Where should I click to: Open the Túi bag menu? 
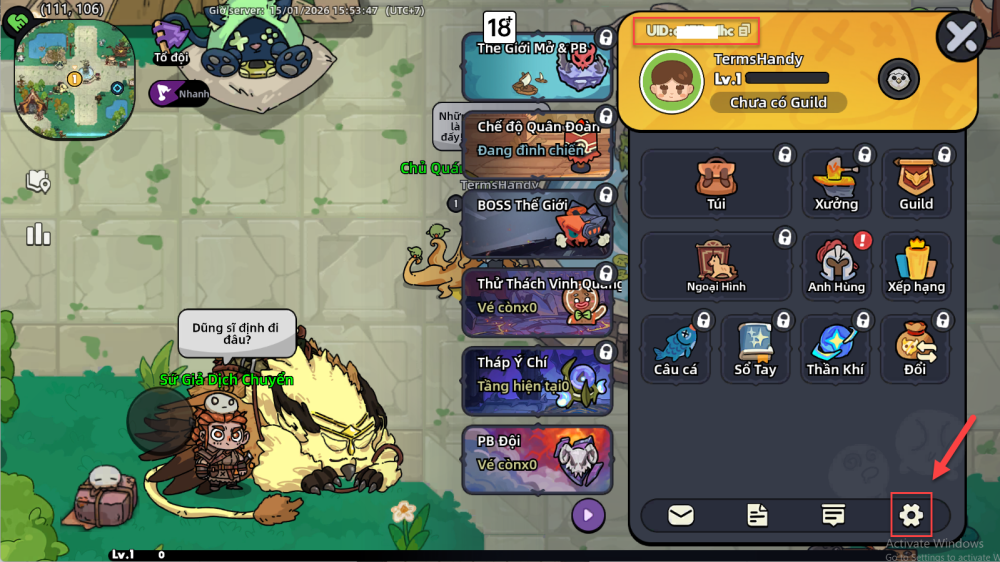coord(716,184)
